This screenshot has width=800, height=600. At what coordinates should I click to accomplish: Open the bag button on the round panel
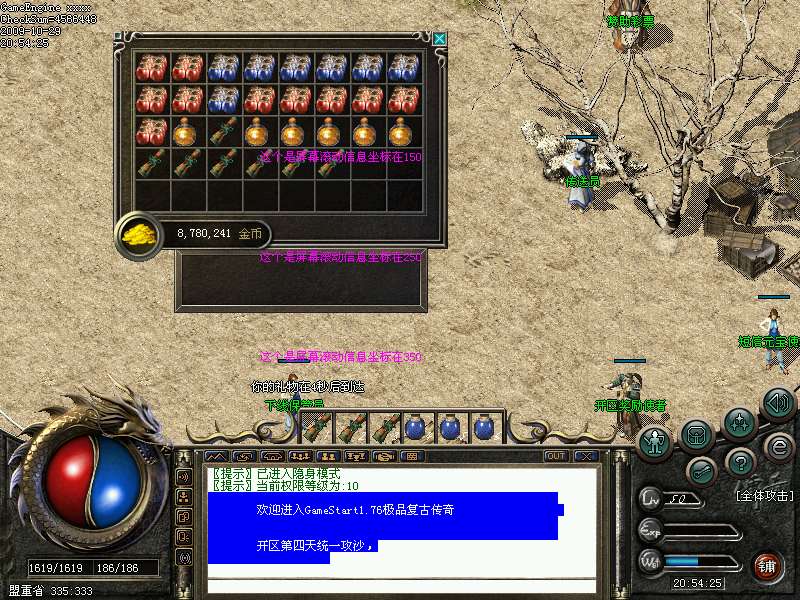coord(697,435)
